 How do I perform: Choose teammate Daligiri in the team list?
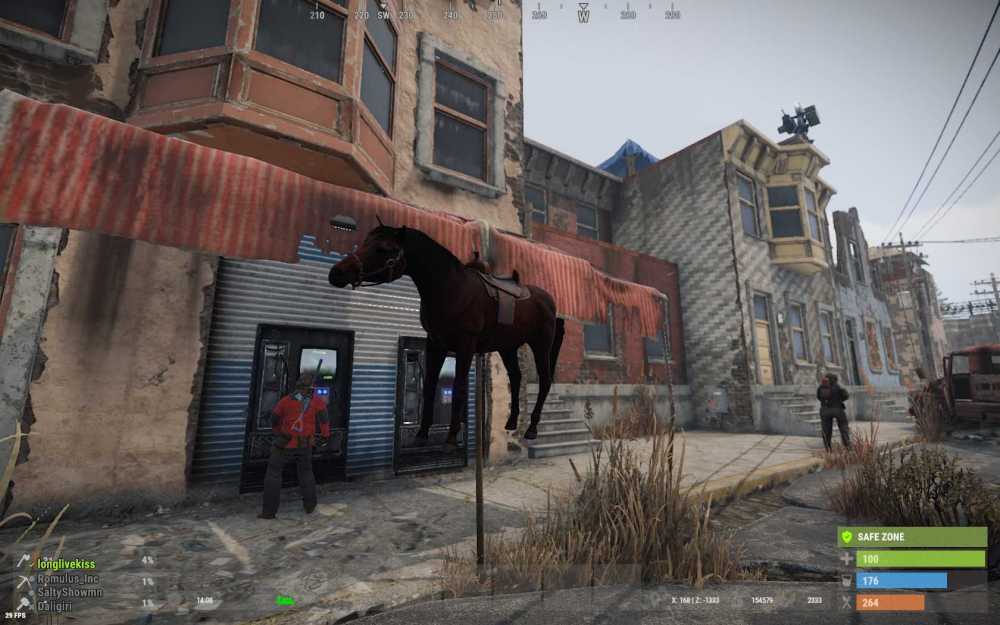point(63,605)
